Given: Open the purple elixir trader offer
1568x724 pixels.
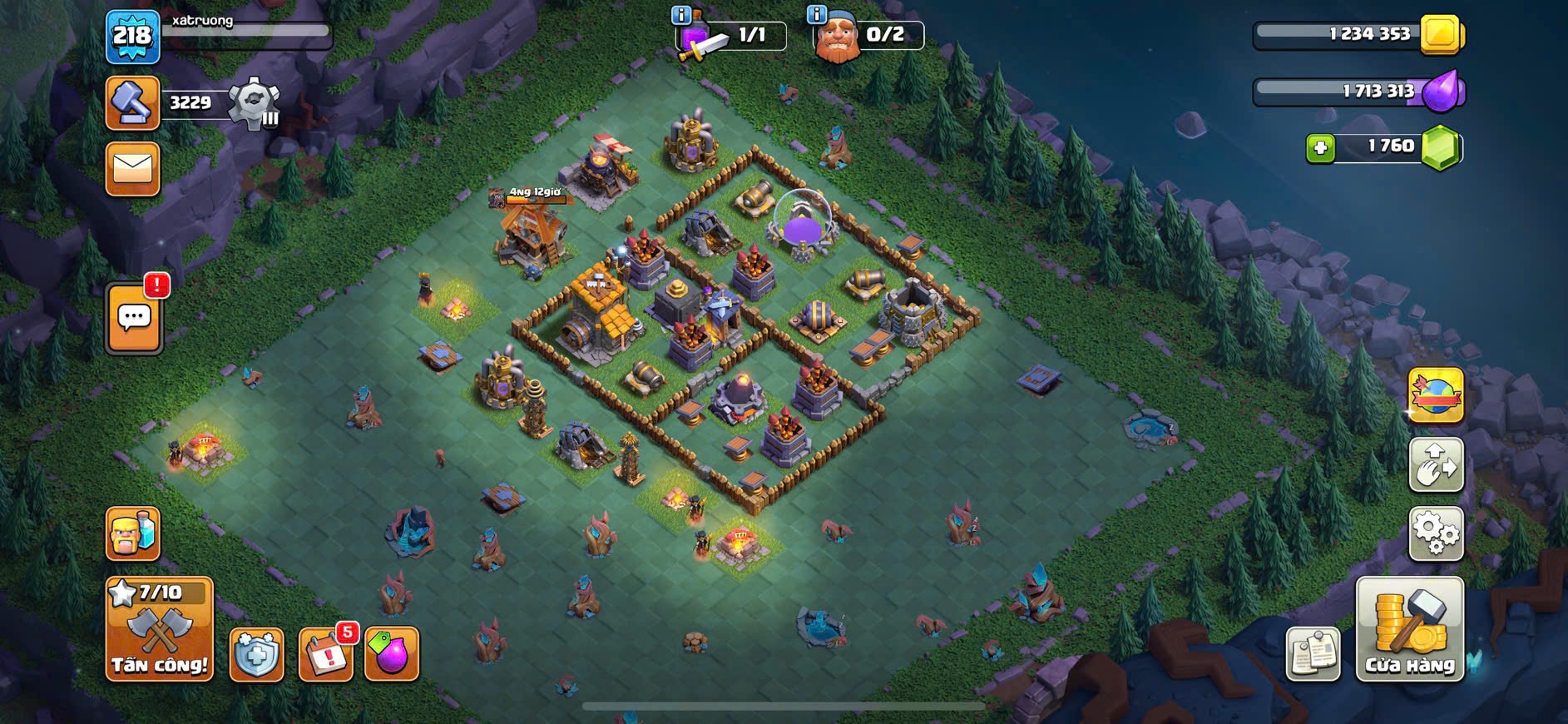Looking at the screenshot, I should pyautogui.click(x=392, y=655).
